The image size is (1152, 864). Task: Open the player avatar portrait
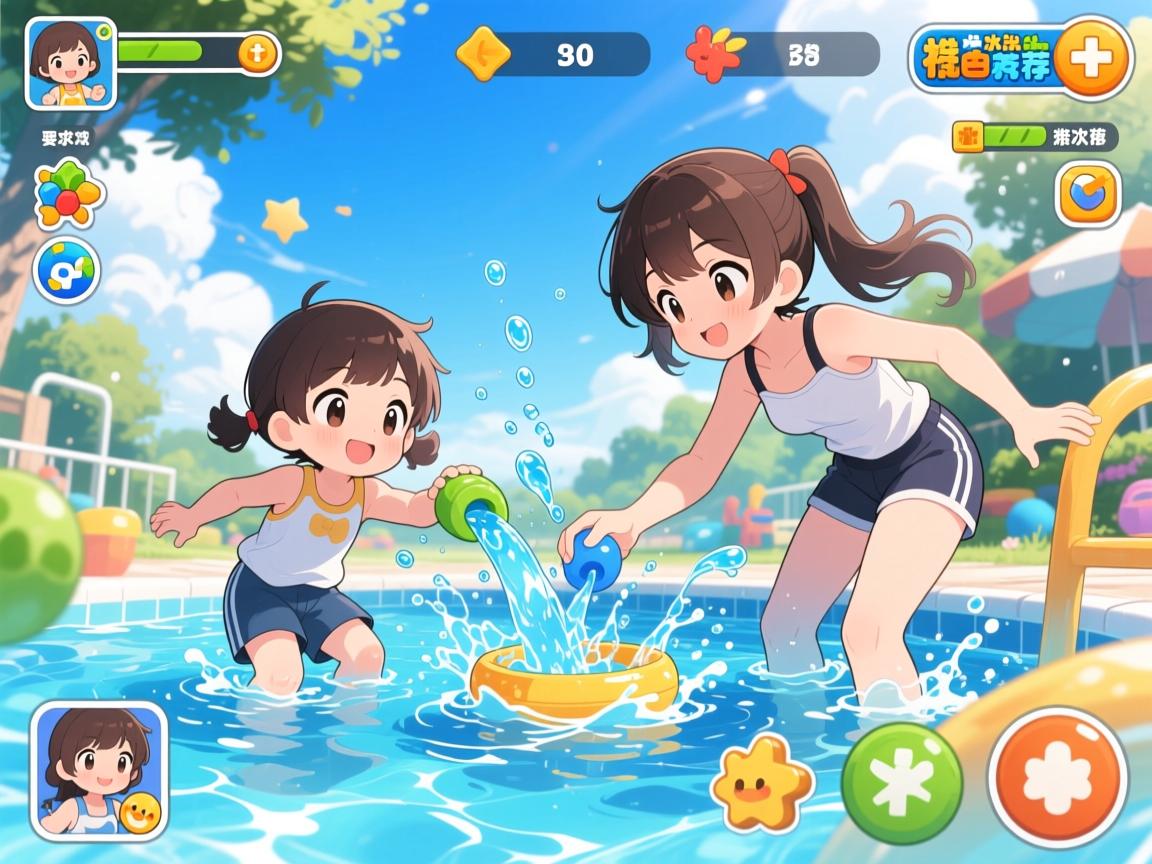point(70,63)
